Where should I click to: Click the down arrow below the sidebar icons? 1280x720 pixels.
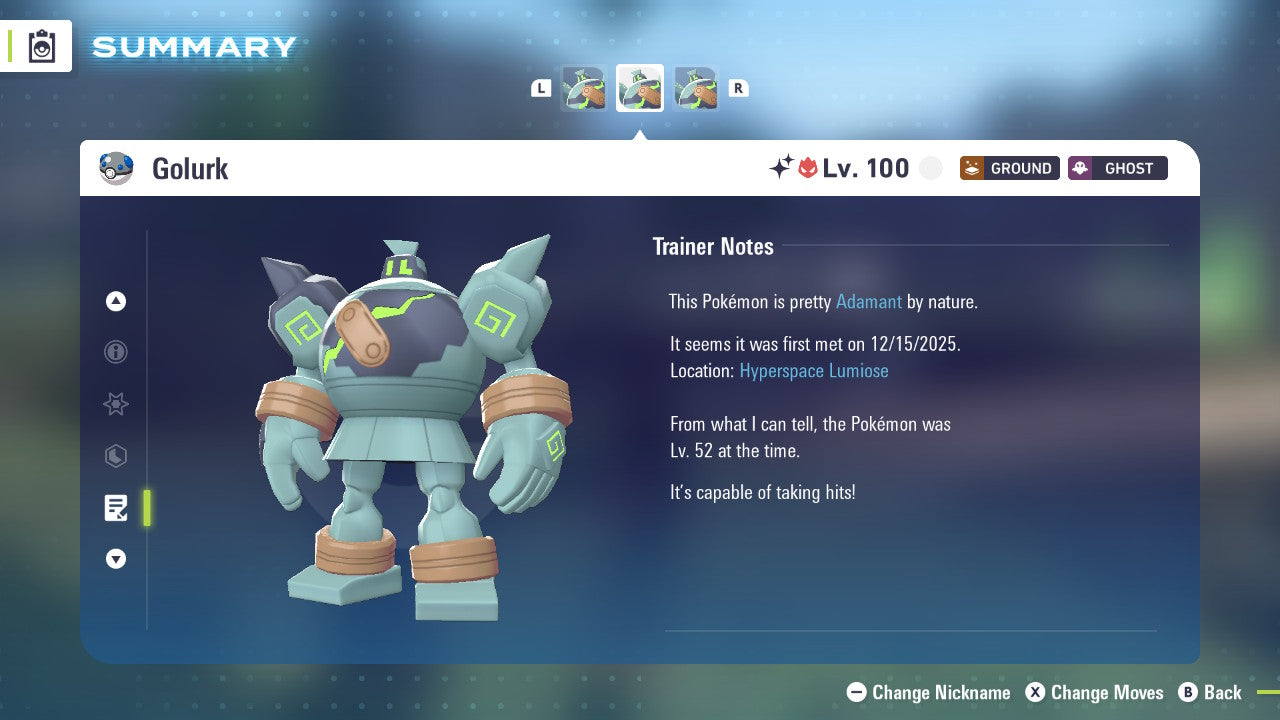(x=116, y=559)
